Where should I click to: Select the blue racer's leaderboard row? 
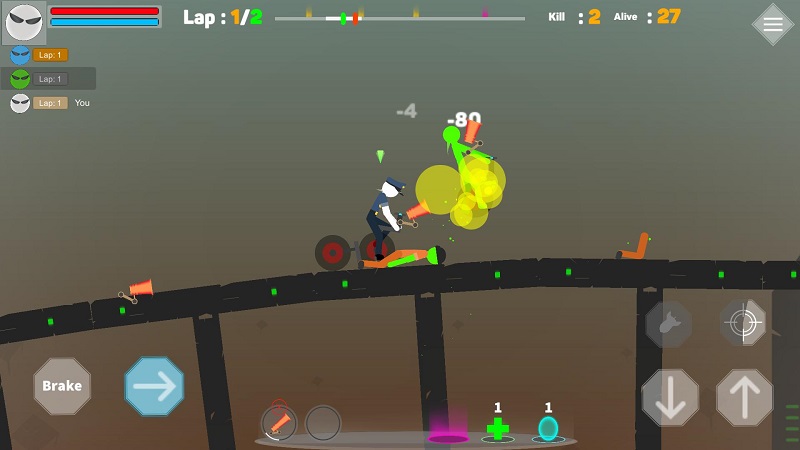pos(48,55)
